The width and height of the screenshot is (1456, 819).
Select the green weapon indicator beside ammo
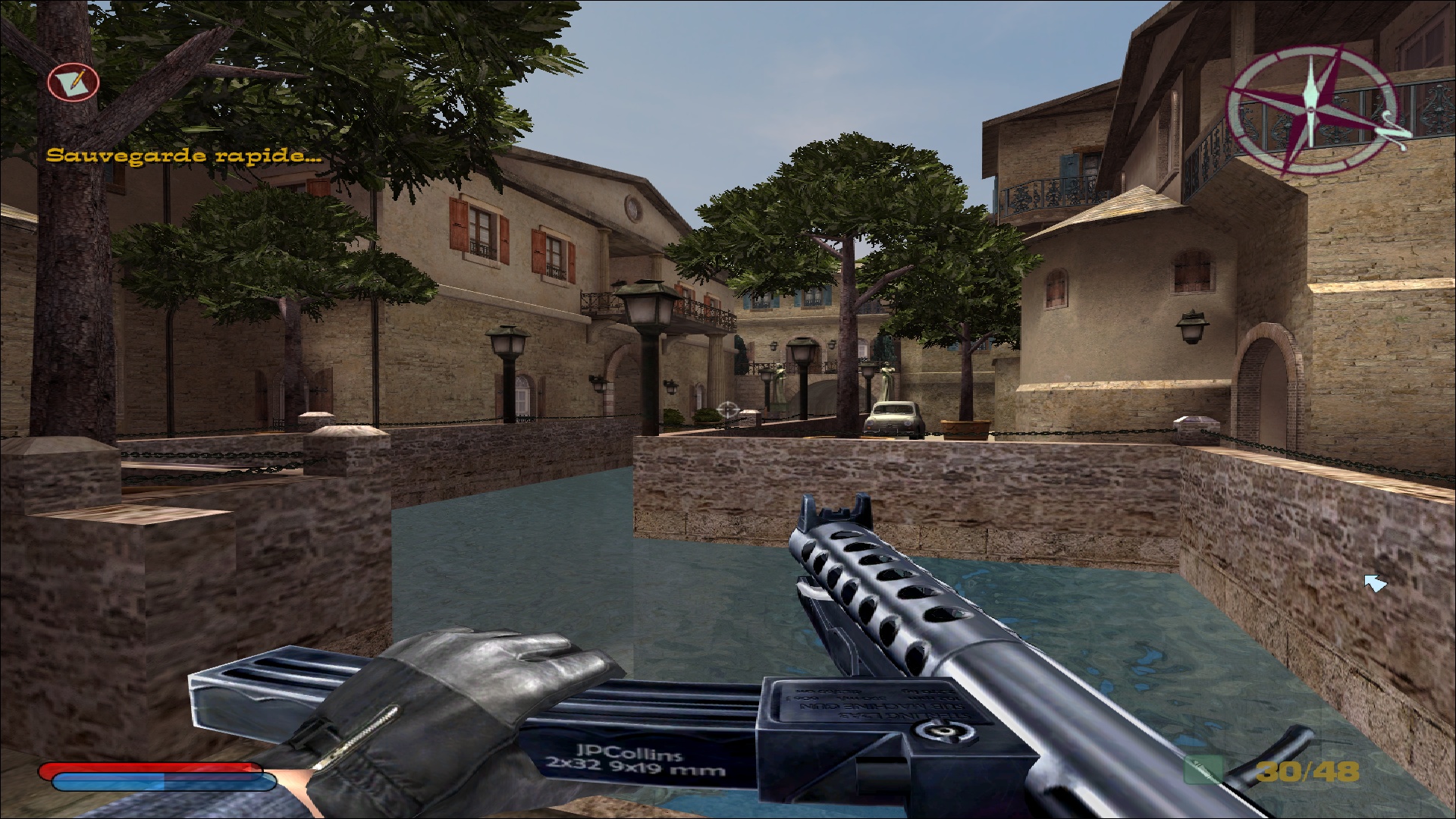click(1203, 770)
